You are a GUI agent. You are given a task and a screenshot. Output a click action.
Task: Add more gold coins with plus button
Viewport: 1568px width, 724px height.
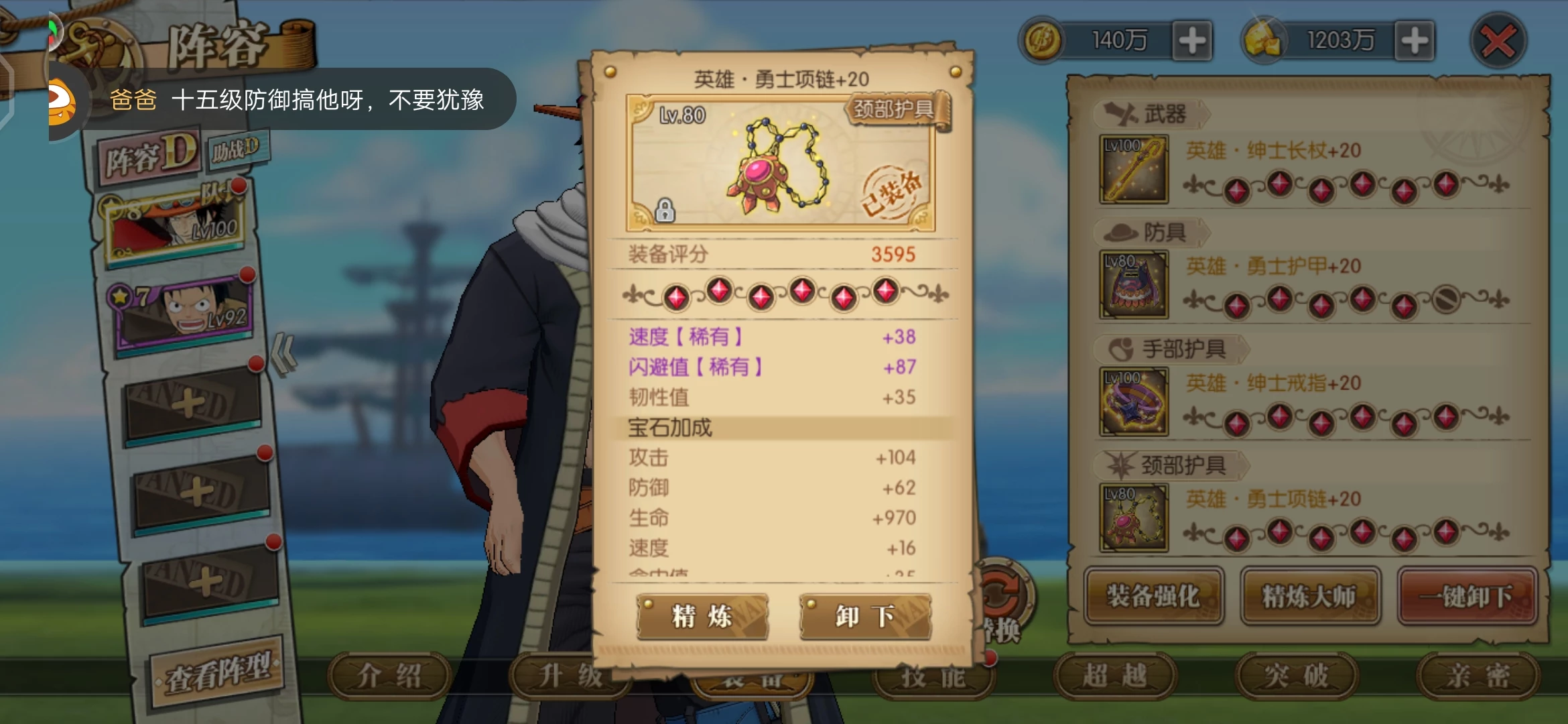coord(1193,41)
